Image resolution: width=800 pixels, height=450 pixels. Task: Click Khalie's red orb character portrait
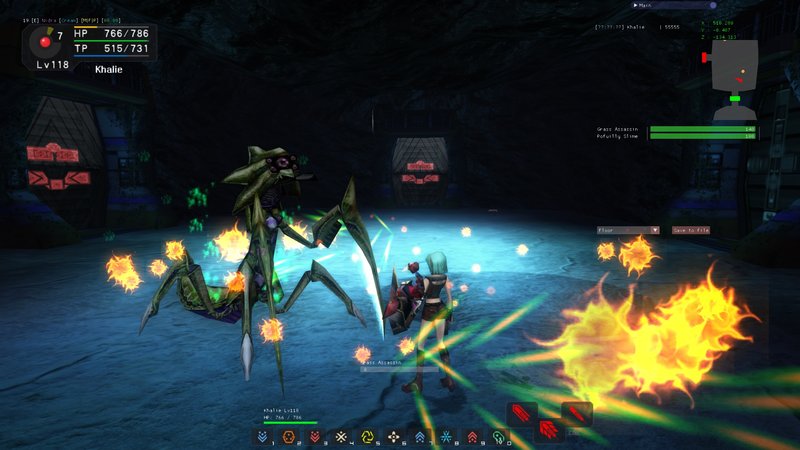pos(44,42)
